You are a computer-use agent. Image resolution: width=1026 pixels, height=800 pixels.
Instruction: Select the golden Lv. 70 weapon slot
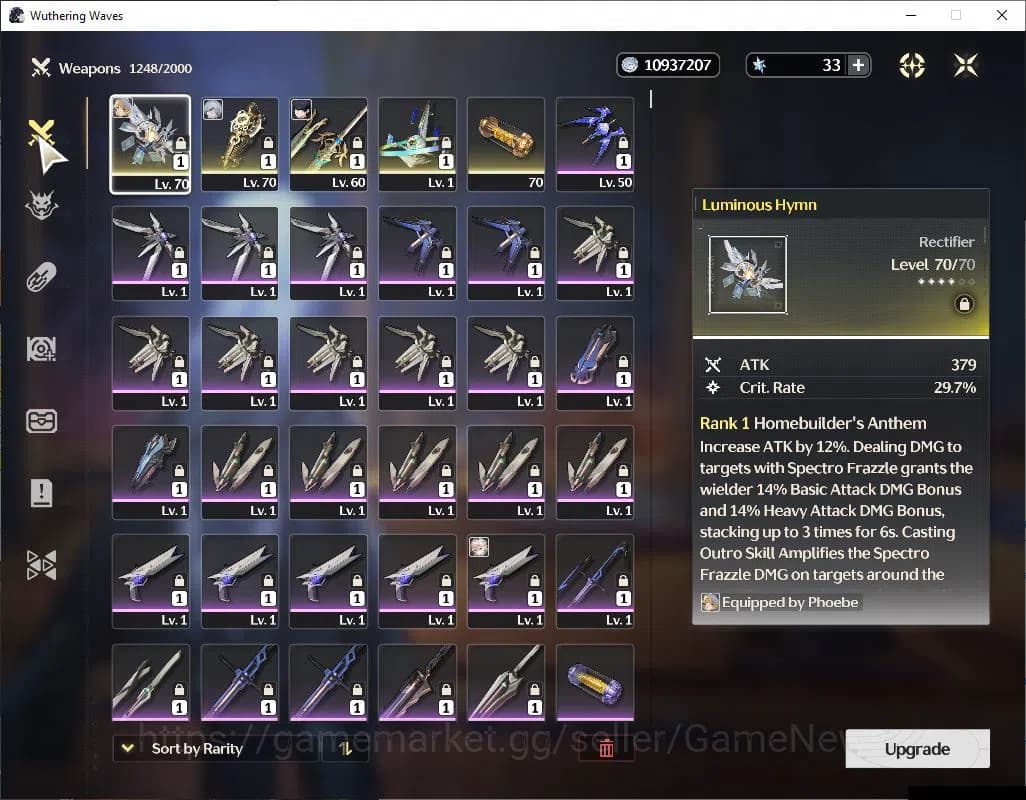(239, 143)
